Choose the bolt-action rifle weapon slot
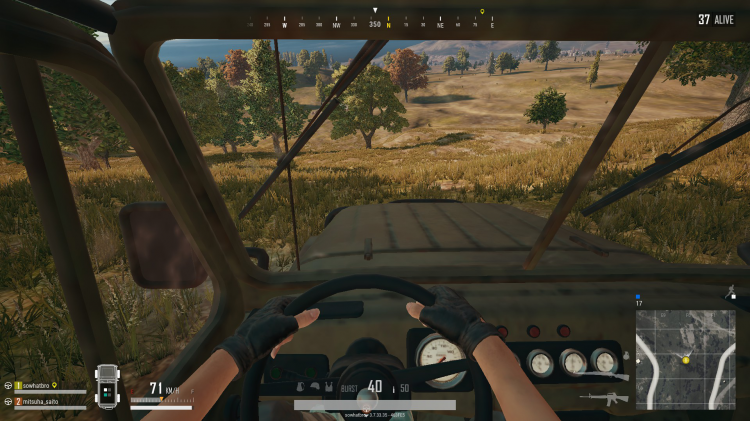 point(604,376)
